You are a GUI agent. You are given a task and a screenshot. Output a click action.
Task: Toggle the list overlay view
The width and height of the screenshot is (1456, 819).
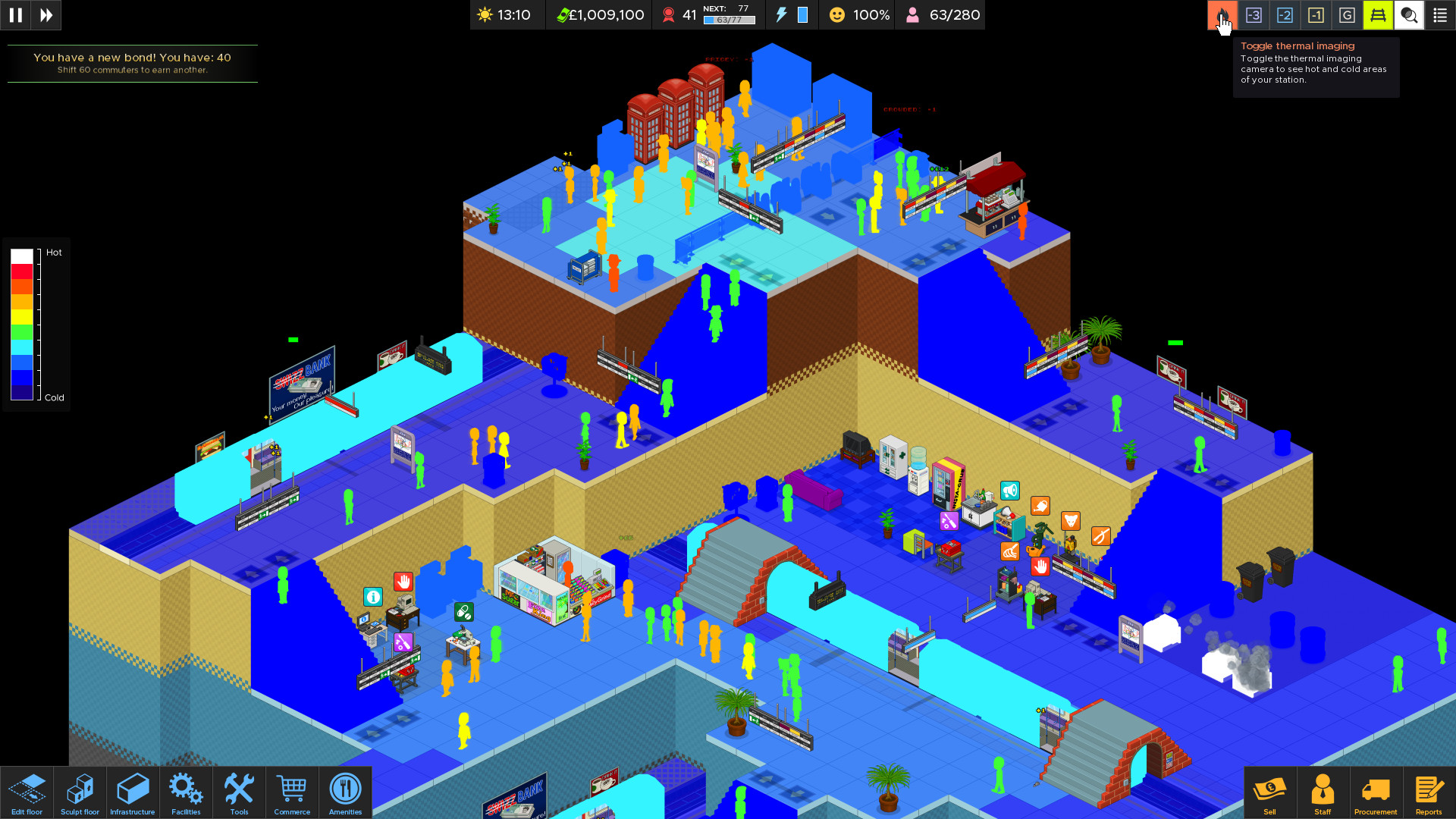(x=1440, y=15)
